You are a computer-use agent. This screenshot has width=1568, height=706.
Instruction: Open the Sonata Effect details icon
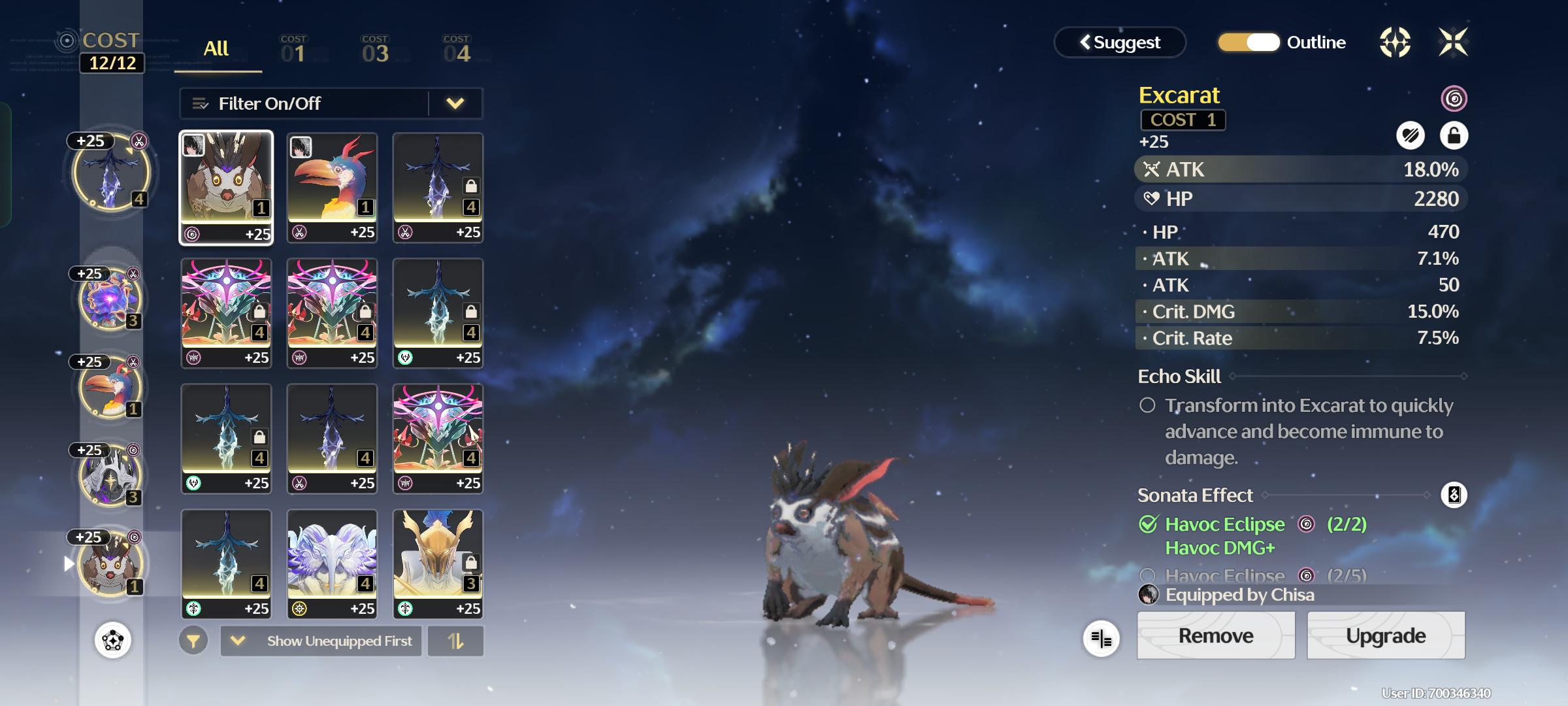[1454, 495]
